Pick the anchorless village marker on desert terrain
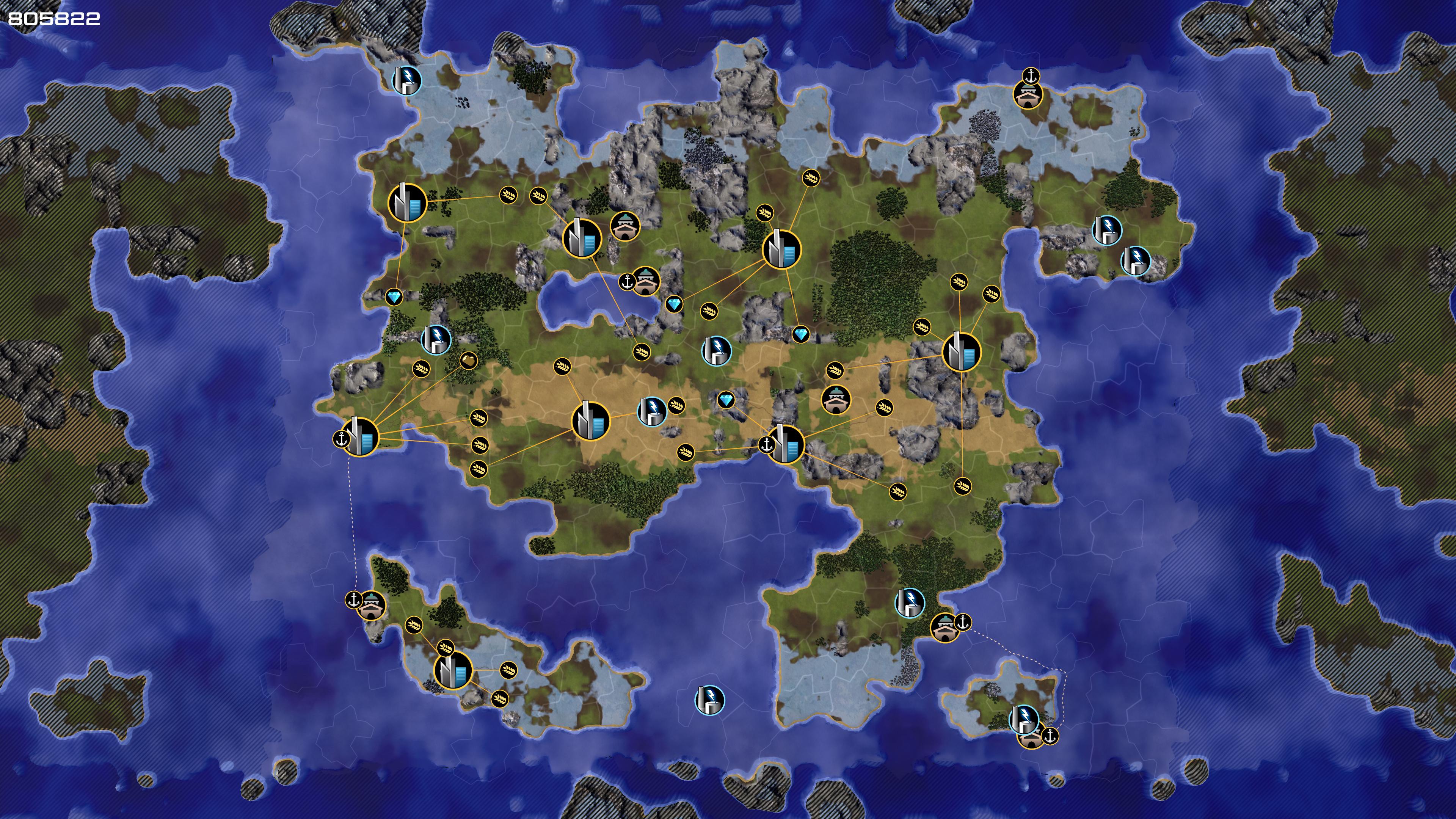1456x819 pixels. pos(835,399)
